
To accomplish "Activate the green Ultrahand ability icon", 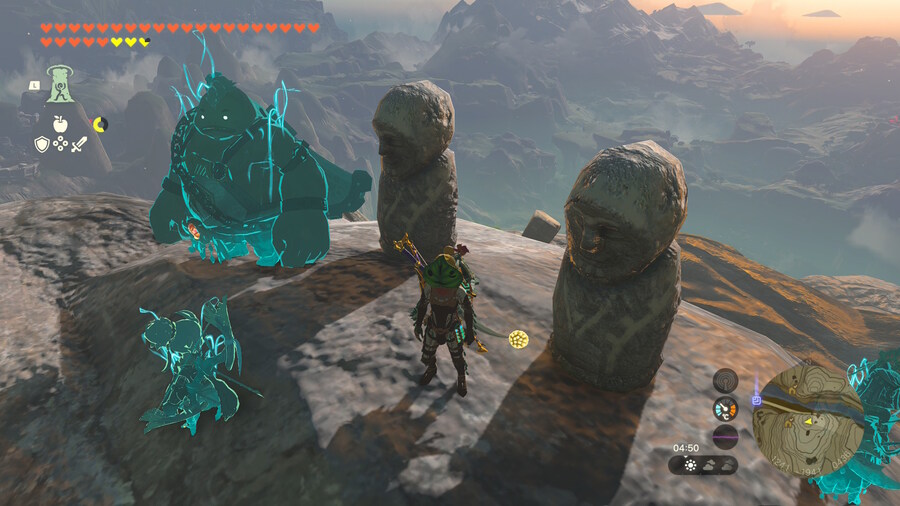I will click(x=61, y=83).
